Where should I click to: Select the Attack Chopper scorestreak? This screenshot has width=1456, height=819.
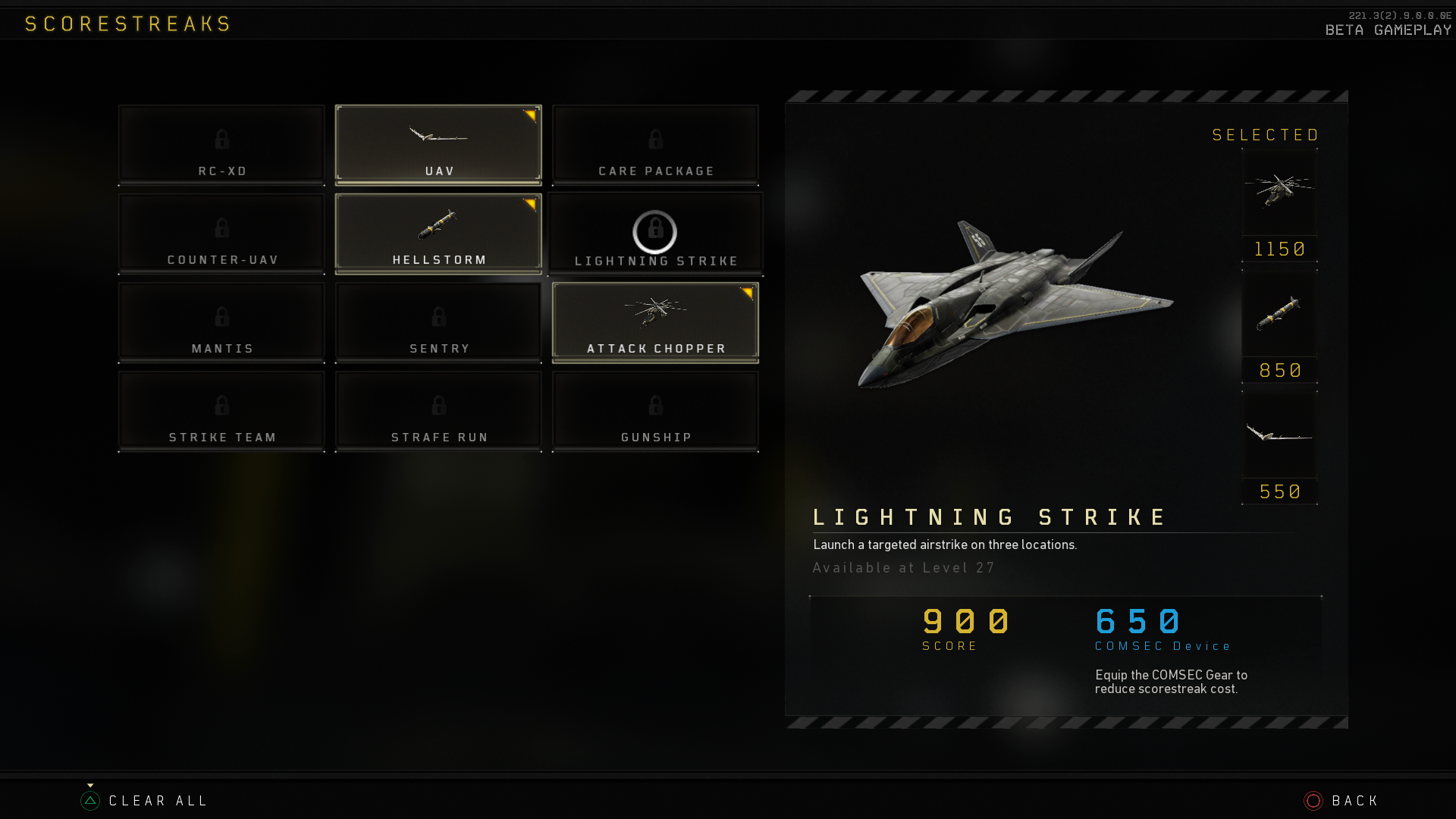pos(655,322)
